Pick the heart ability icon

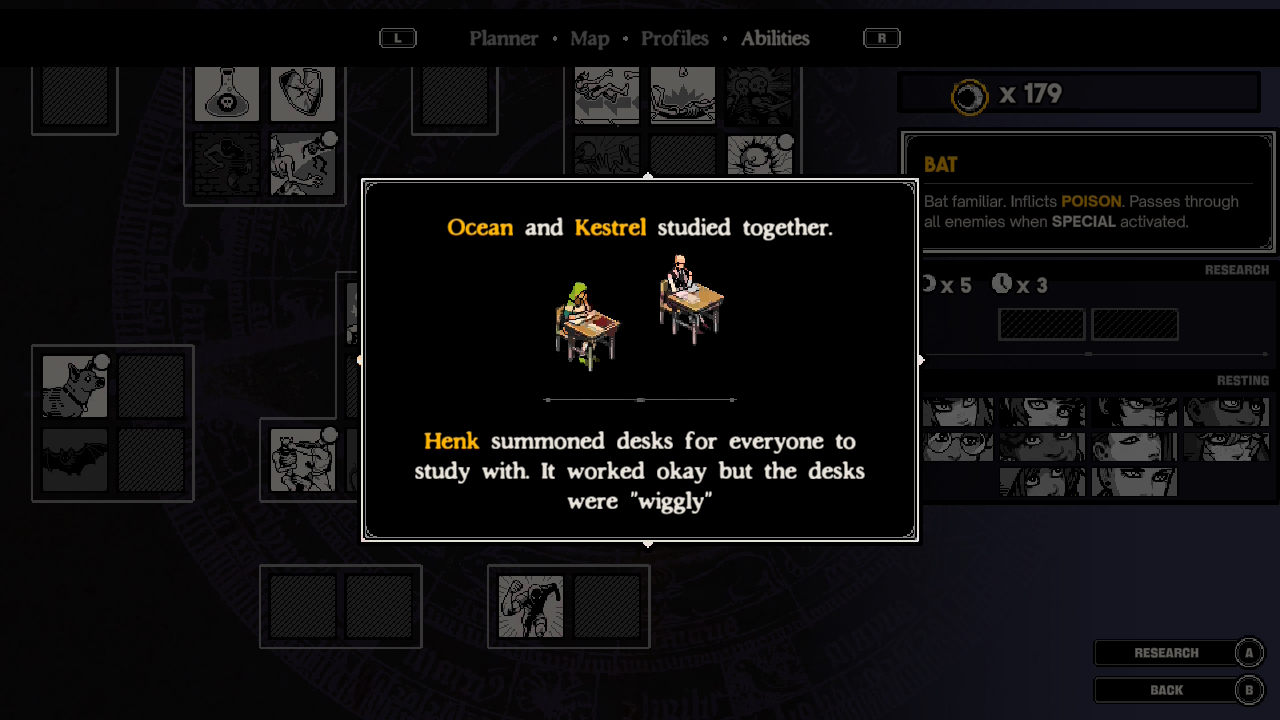click(302, 94)
